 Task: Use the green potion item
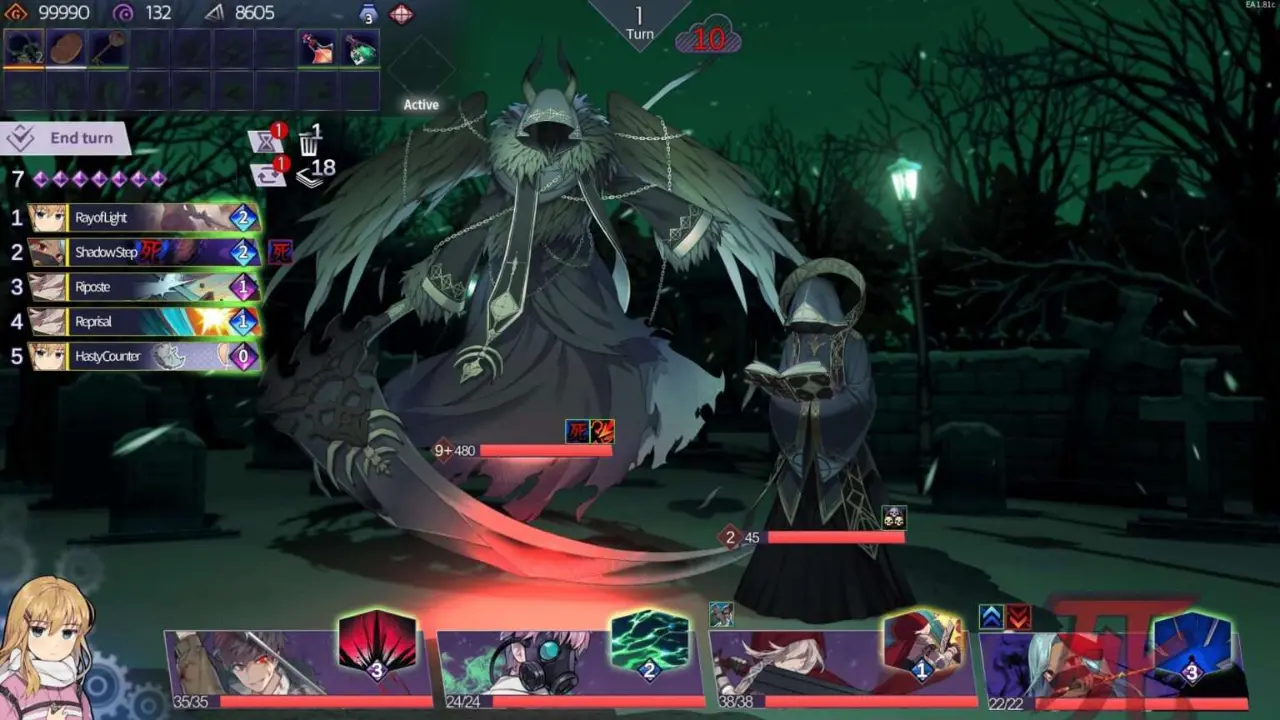pyautogui.click(x=360, y=49)
